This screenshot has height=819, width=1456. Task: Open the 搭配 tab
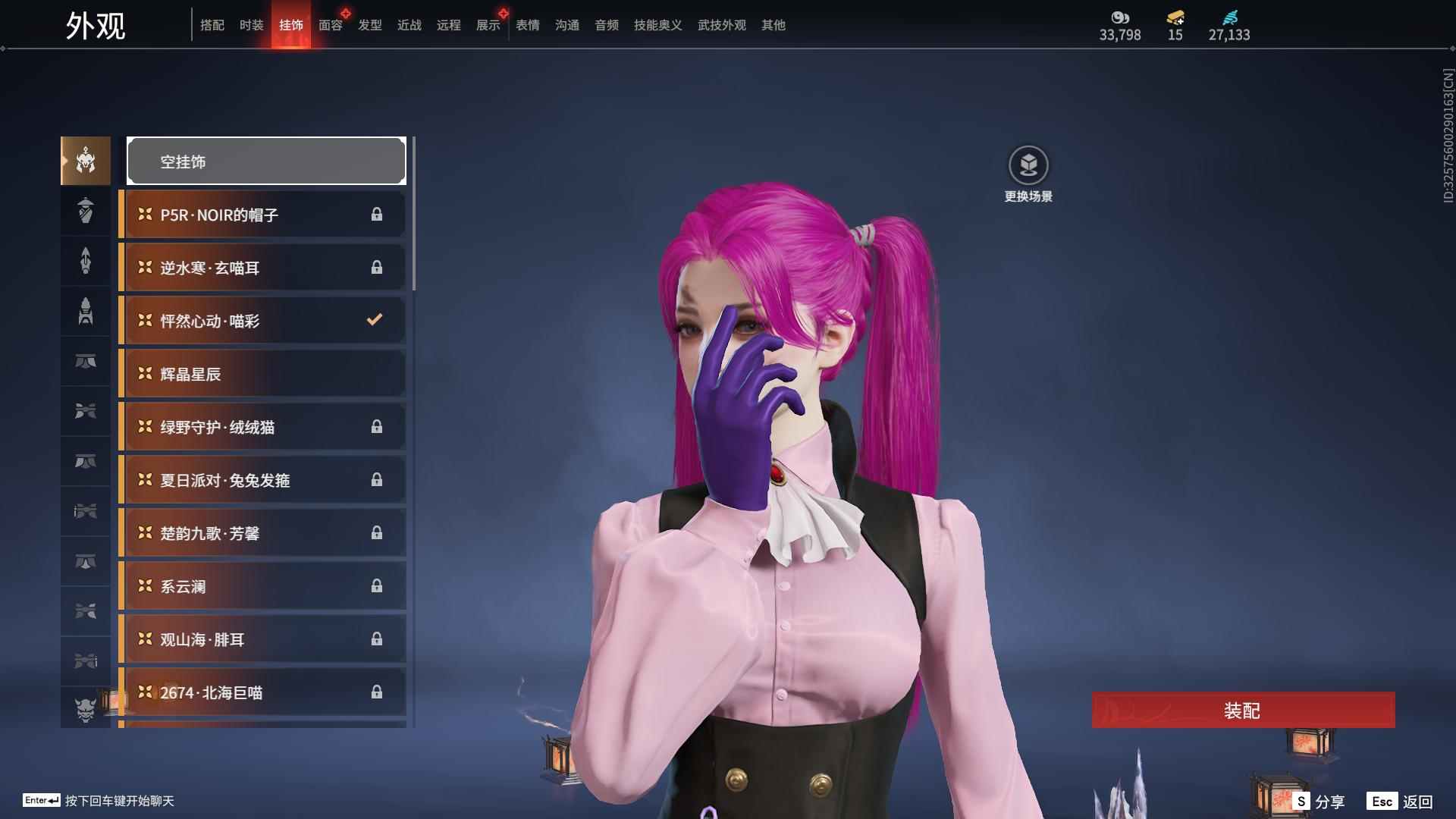(212, 25)
